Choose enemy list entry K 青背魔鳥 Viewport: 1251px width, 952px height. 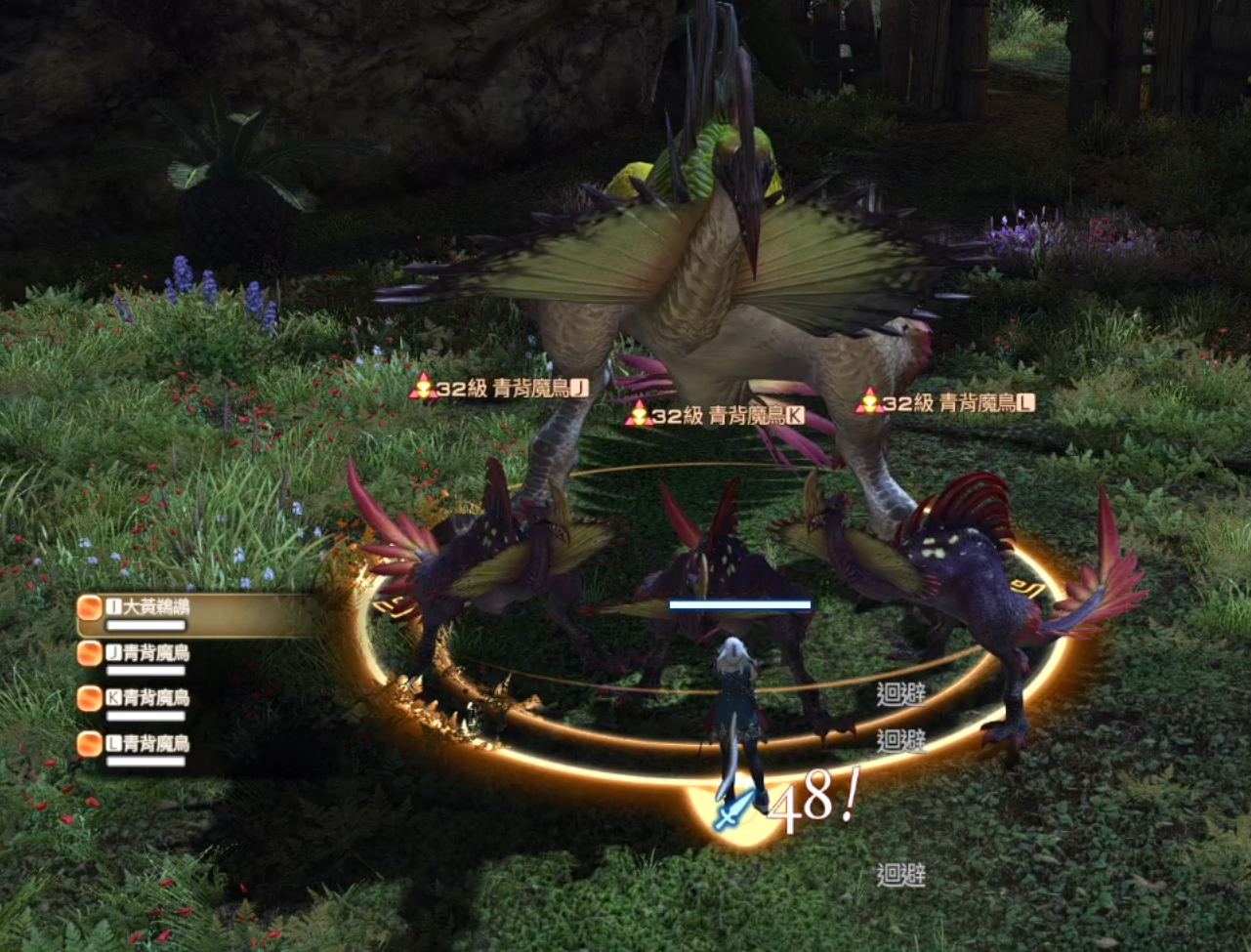pyautogui.click(x=148, y=698)
